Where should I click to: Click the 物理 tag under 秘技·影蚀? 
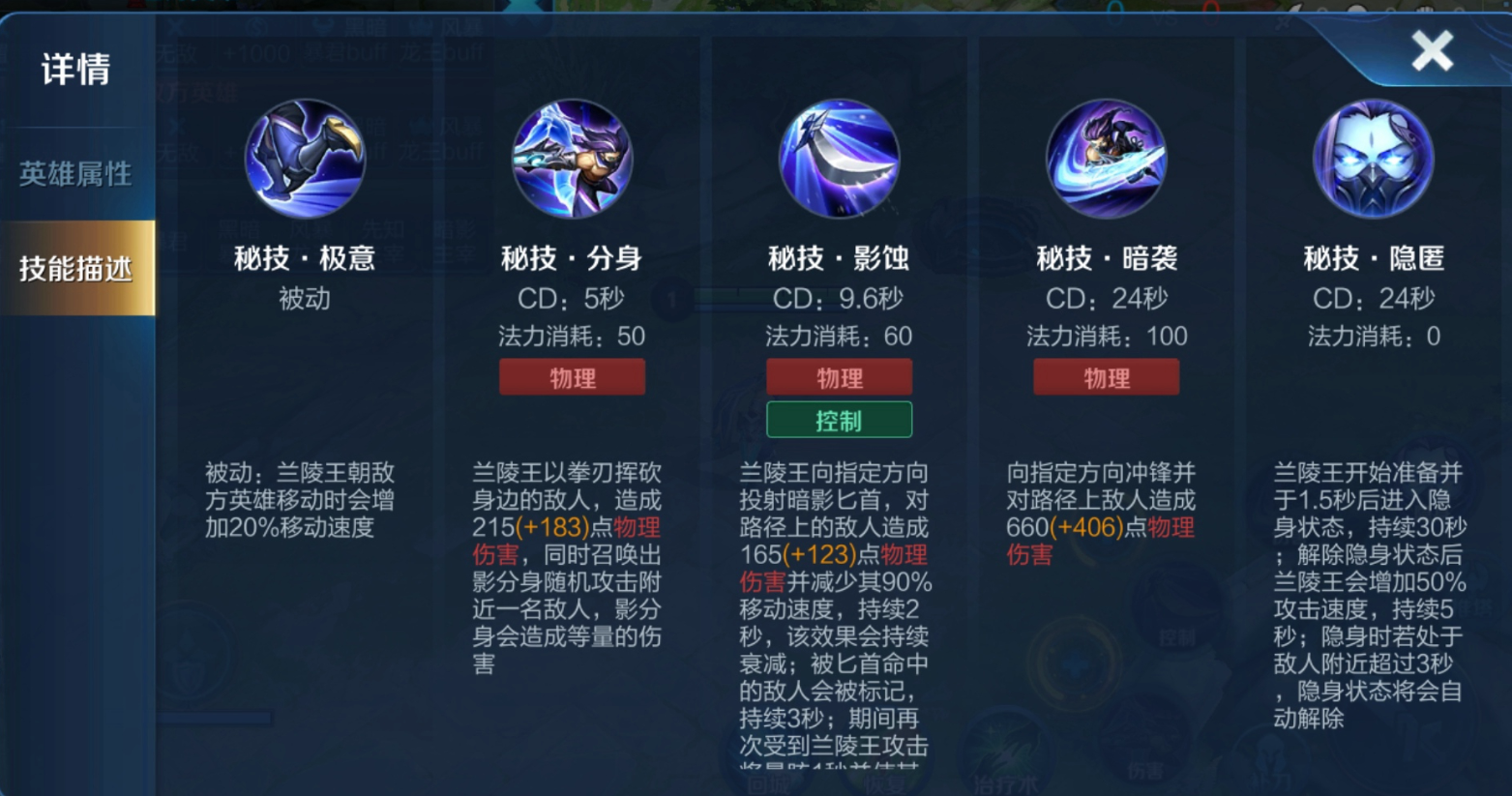point(839,377)
